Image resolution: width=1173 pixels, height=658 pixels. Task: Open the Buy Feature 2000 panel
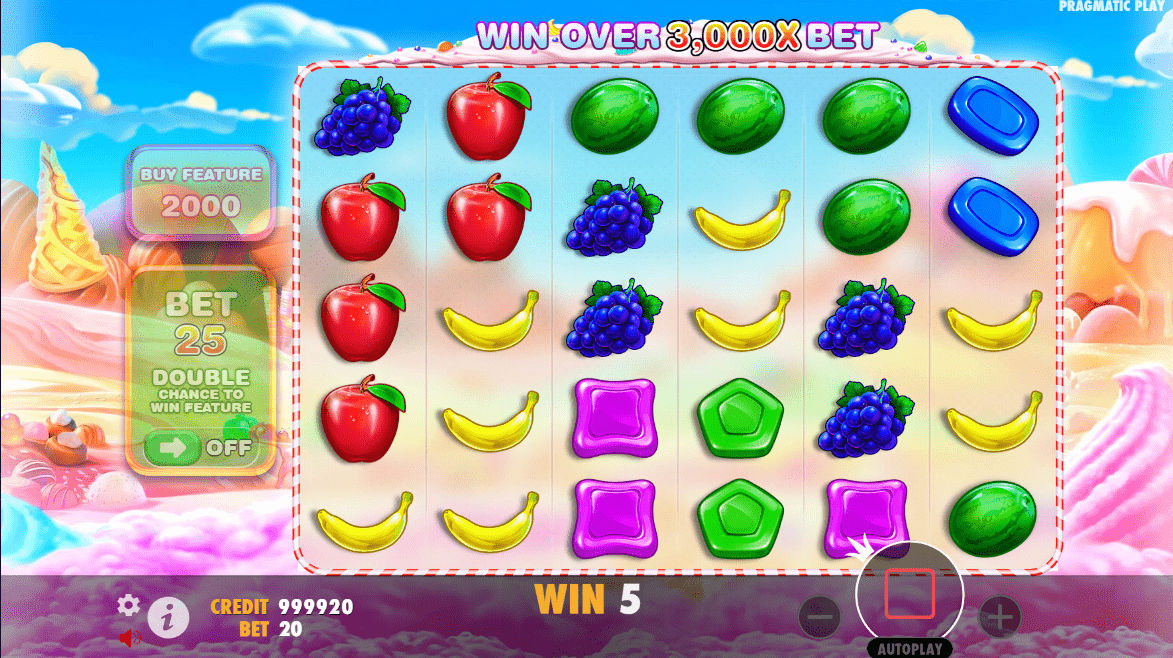click(202, 193)
